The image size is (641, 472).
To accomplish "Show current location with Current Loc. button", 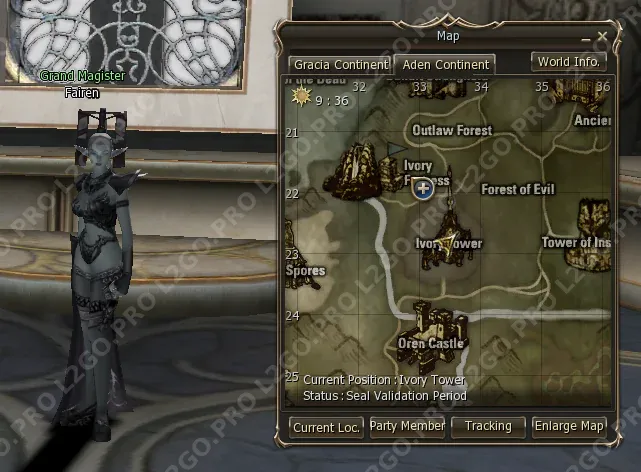I will pyautogui.click(x=326, y=427).
